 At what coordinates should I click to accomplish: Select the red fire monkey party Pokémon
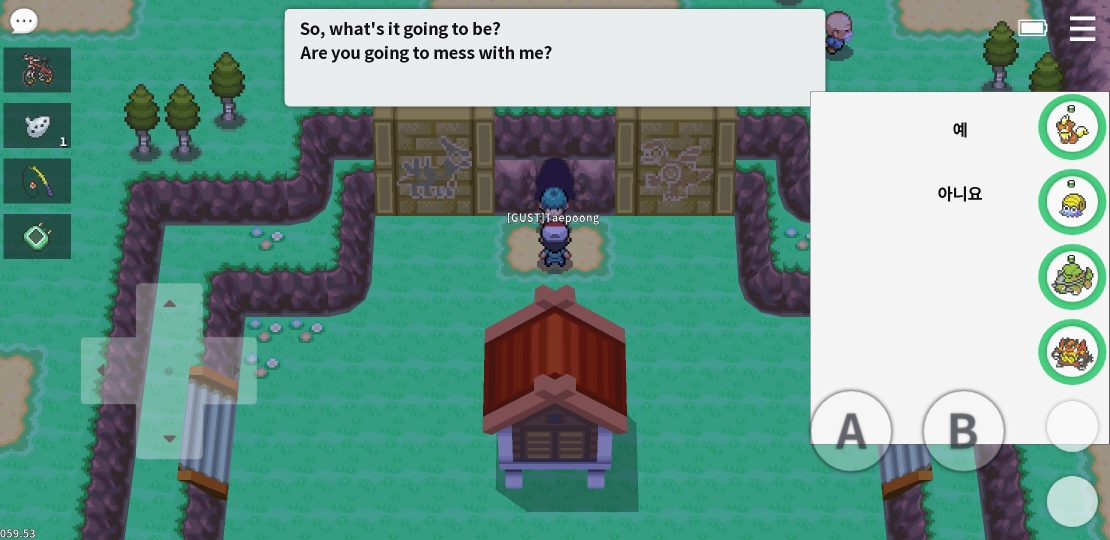pos(1072,352)
